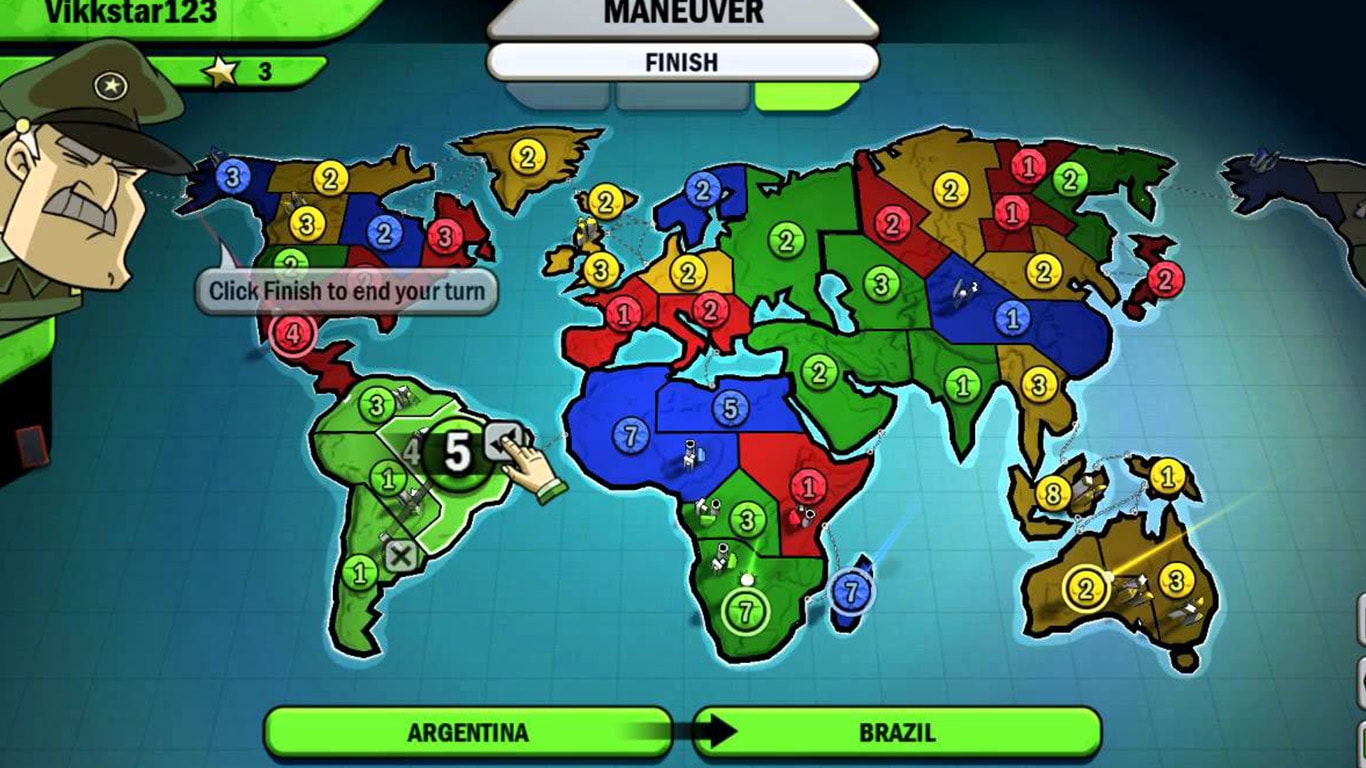This screenshot has height=768, width=1366.
Task: Click the Finish button to end turn
Action: tap(682, 63)
